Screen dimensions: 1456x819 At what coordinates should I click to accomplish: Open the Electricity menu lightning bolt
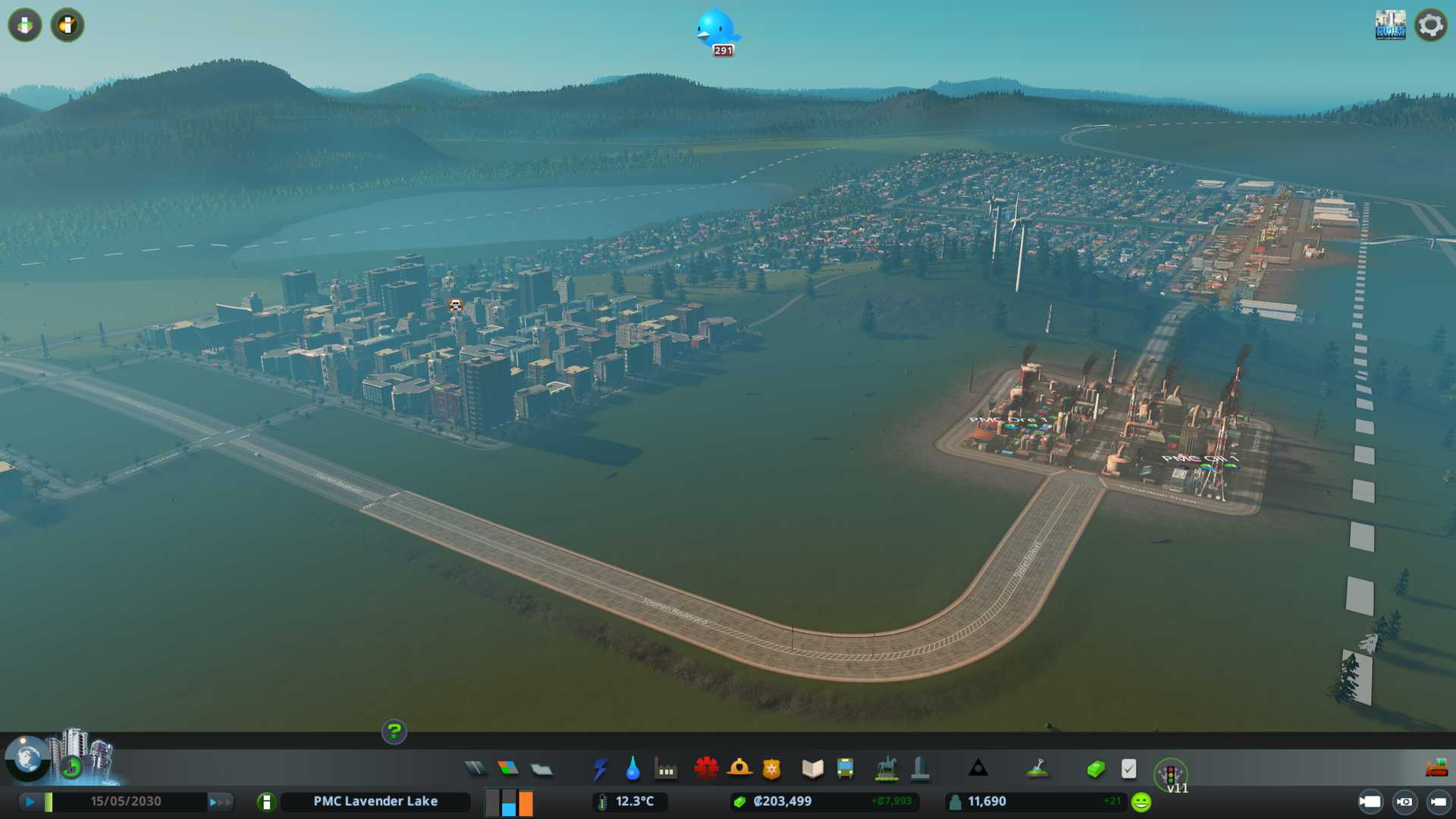[x=601, y=769]
